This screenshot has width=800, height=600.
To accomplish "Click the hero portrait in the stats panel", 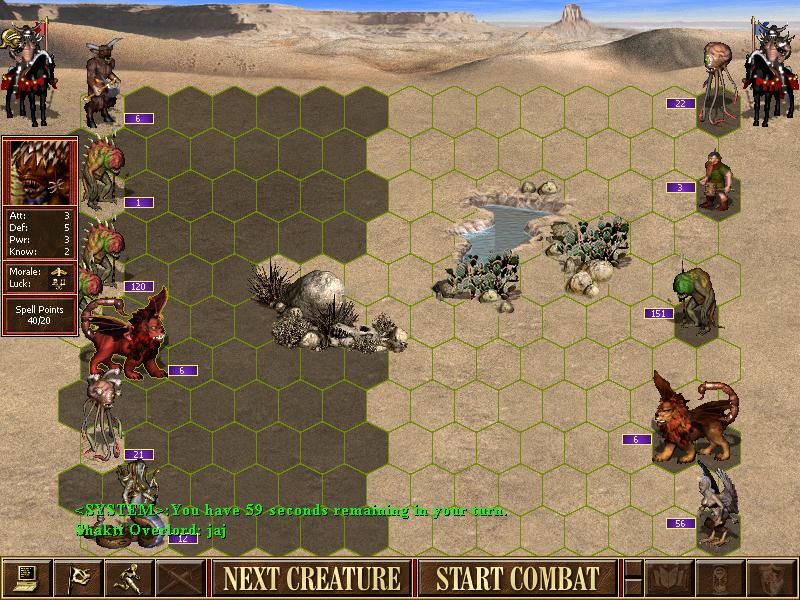I will [39, 172].
